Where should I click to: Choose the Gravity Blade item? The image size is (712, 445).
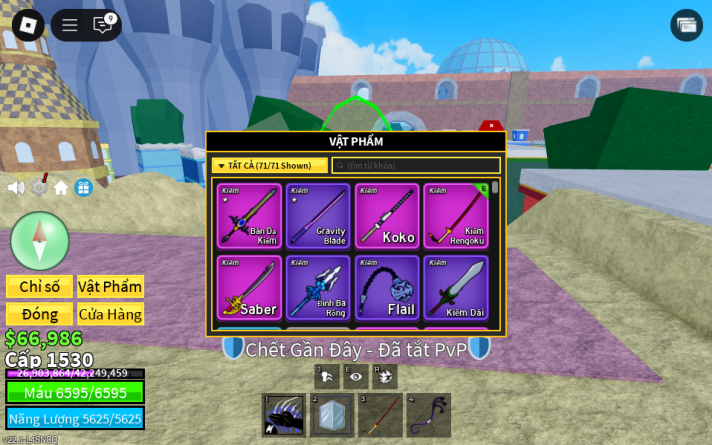pos(318,216)
